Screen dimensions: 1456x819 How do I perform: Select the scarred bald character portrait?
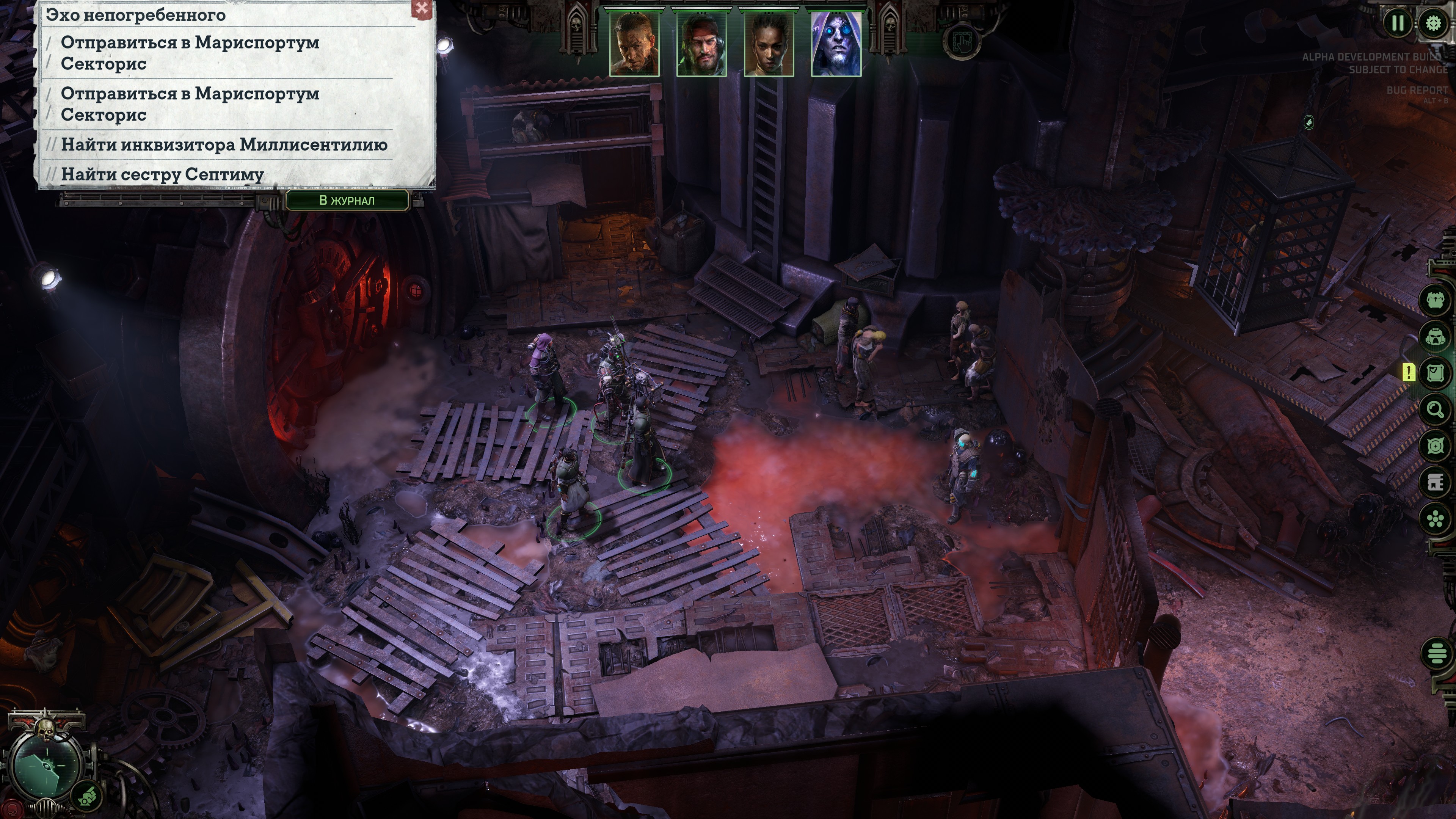634,44
